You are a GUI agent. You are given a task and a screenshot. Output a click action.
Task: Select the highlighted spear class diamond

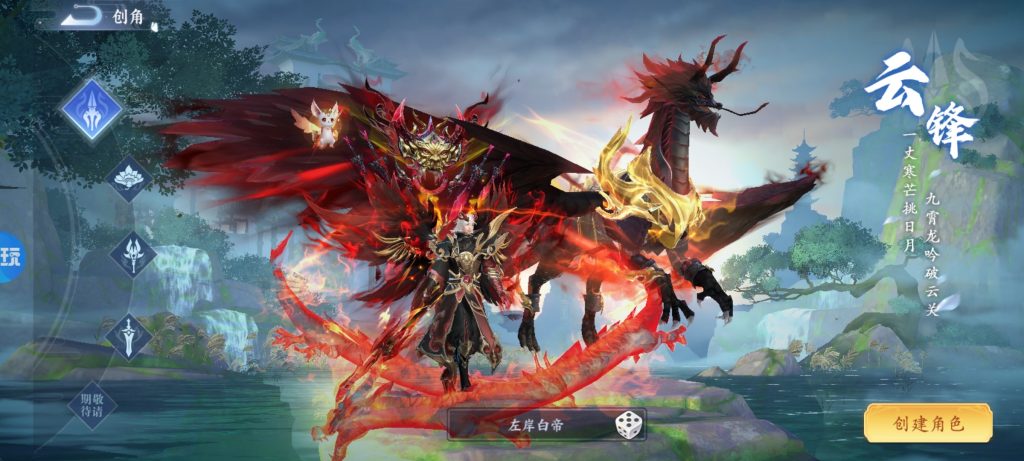pos(91,108)
